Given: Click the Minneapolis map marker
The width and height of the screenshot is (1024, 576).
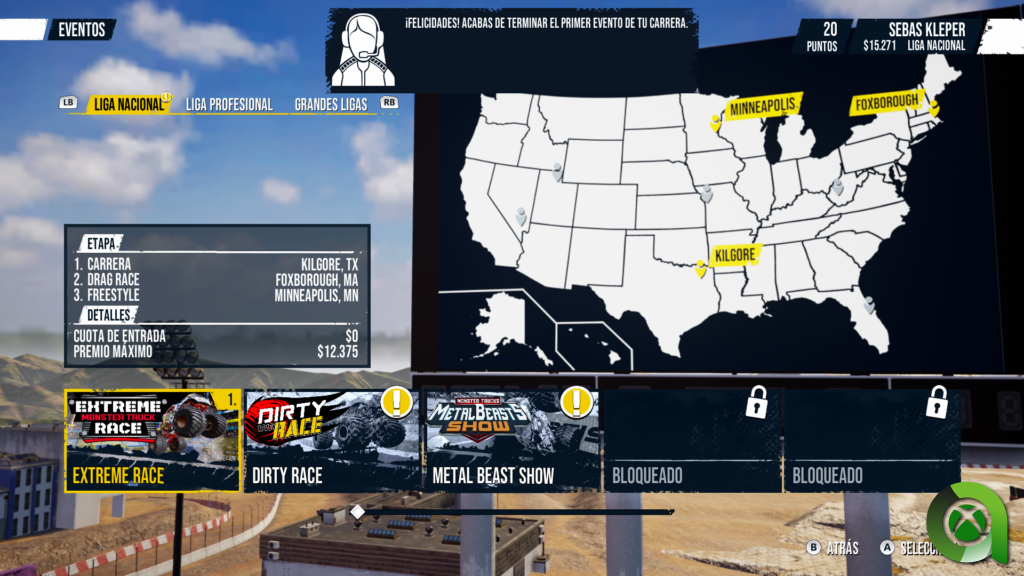Looking at the screenshot, I should pos(716,122).
